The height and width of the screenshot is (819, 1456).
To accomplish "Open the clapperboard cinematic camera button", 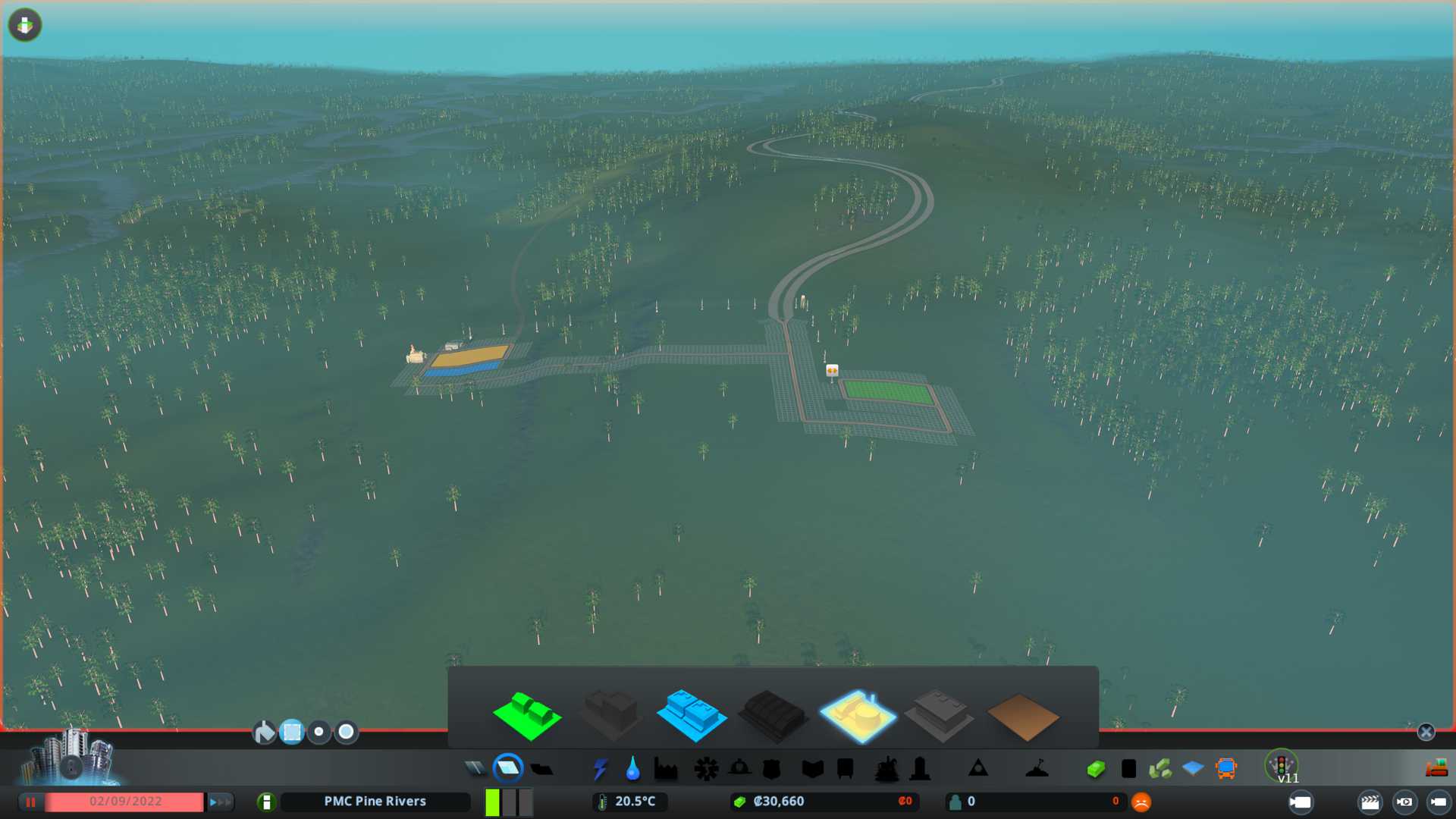I will click(1370, 802).
